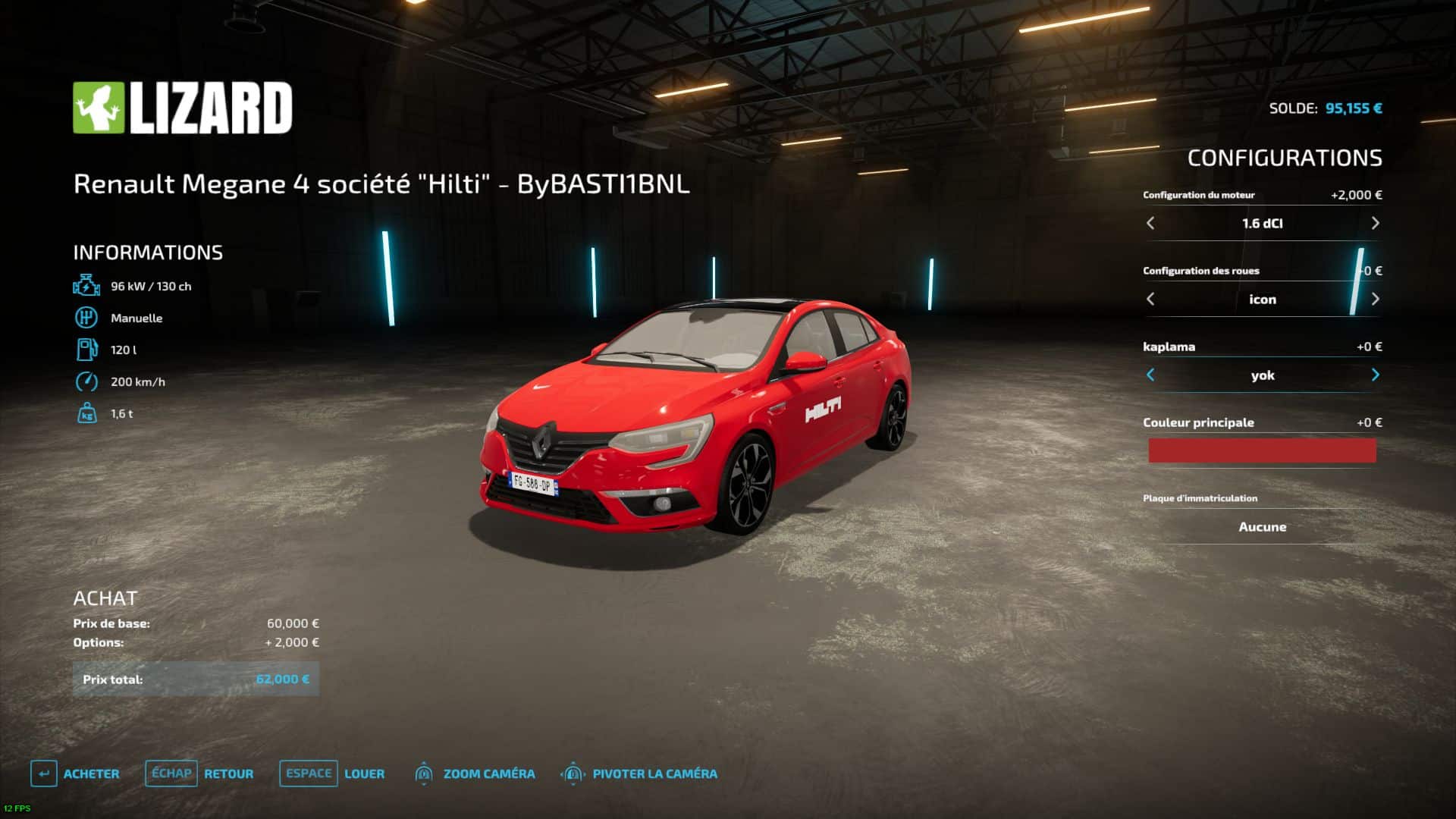Screen dimensions: 1456x819
Task: Lease the car with Louer
Action: (x=333, y=773)
